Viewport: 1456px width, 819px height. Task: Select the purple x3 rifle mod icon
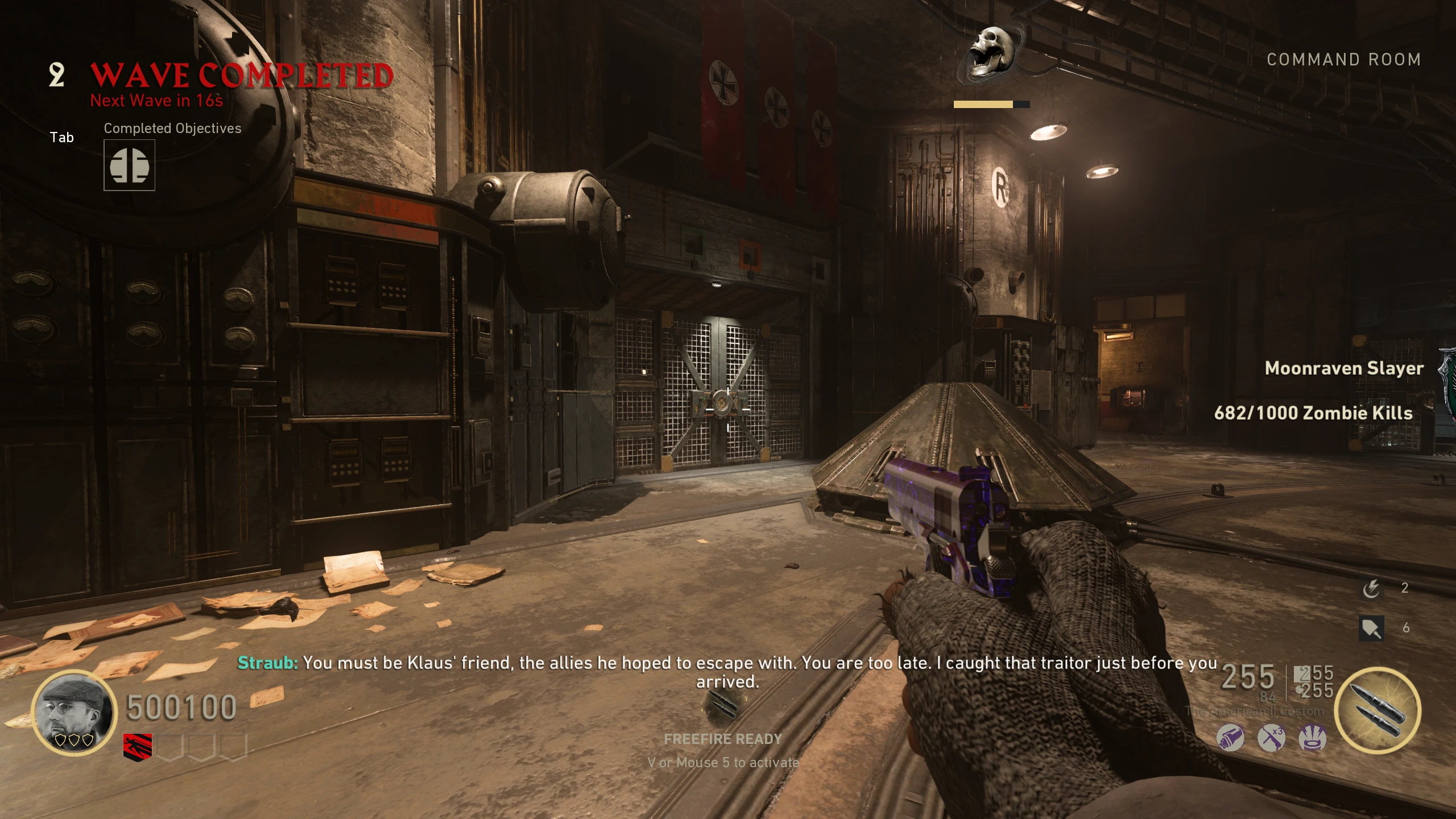(x=1271, y=738)
